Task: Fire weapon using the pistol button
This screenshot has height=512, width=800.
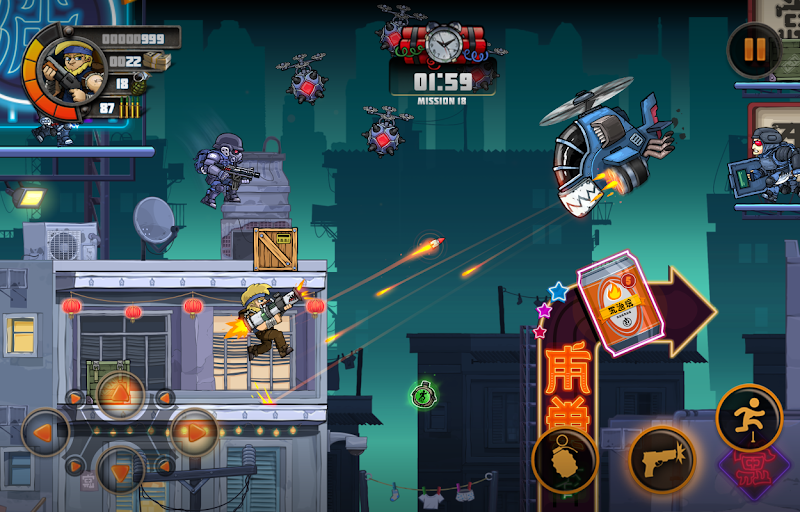Action: tap(661, 460)
